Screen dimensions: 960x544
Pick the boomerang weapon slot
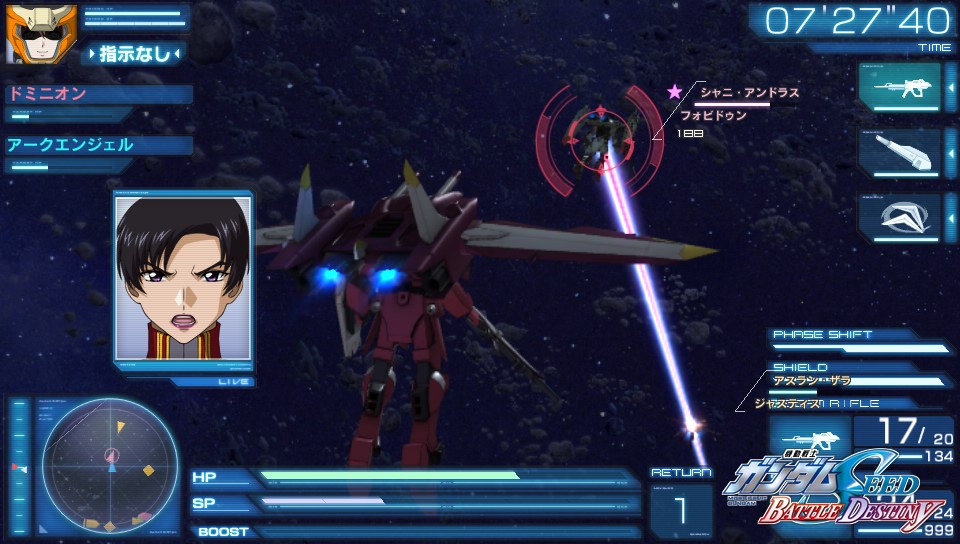899,217
